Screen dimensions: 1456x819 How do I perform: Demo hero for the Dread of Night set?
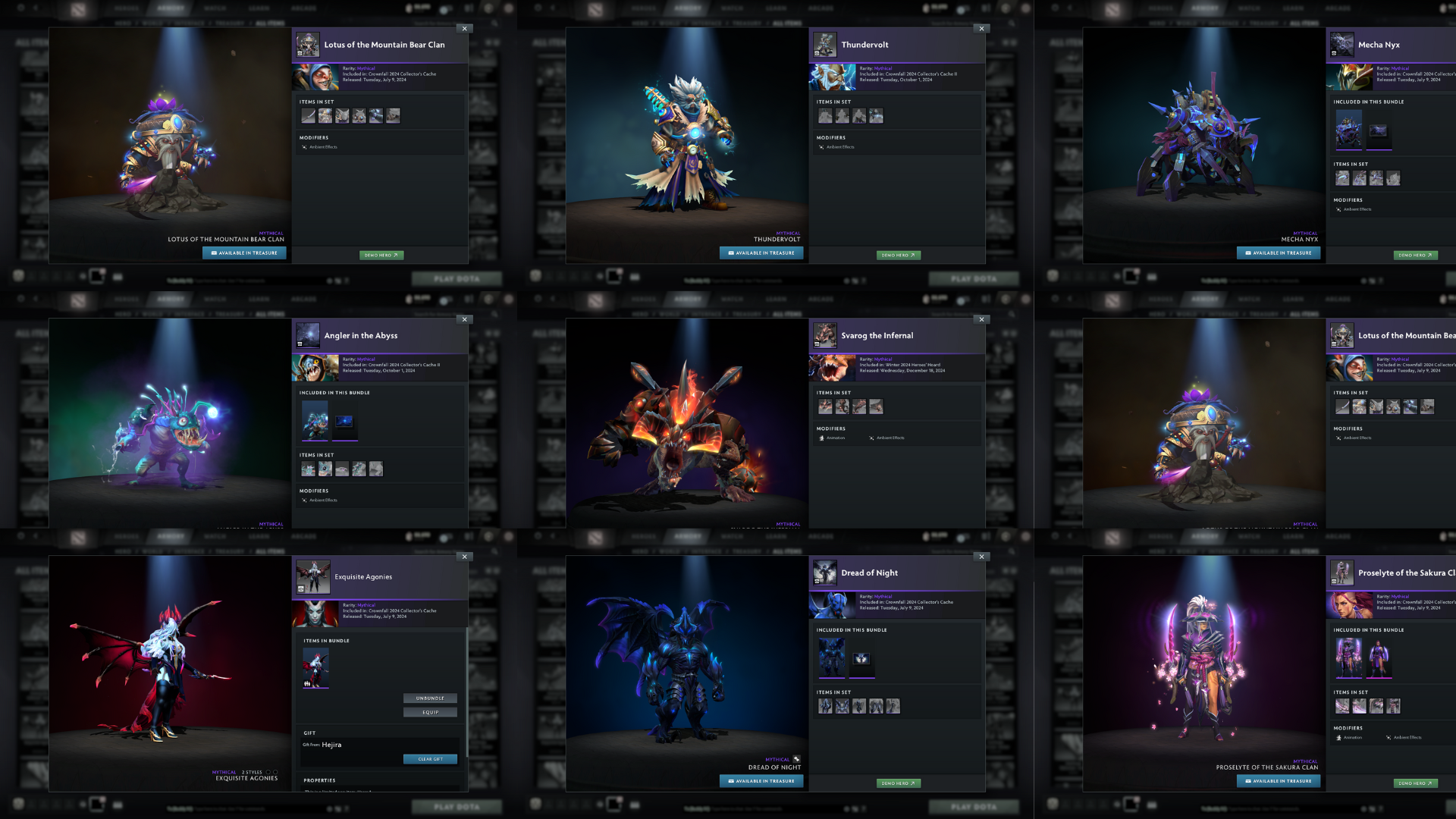[899, 783]
